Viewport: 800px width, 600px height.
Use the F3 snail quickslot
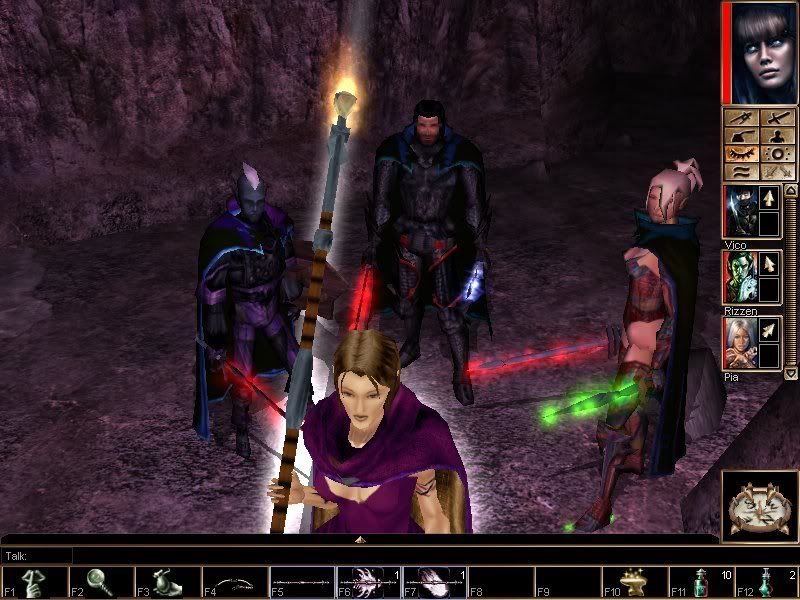pos(167,583)
